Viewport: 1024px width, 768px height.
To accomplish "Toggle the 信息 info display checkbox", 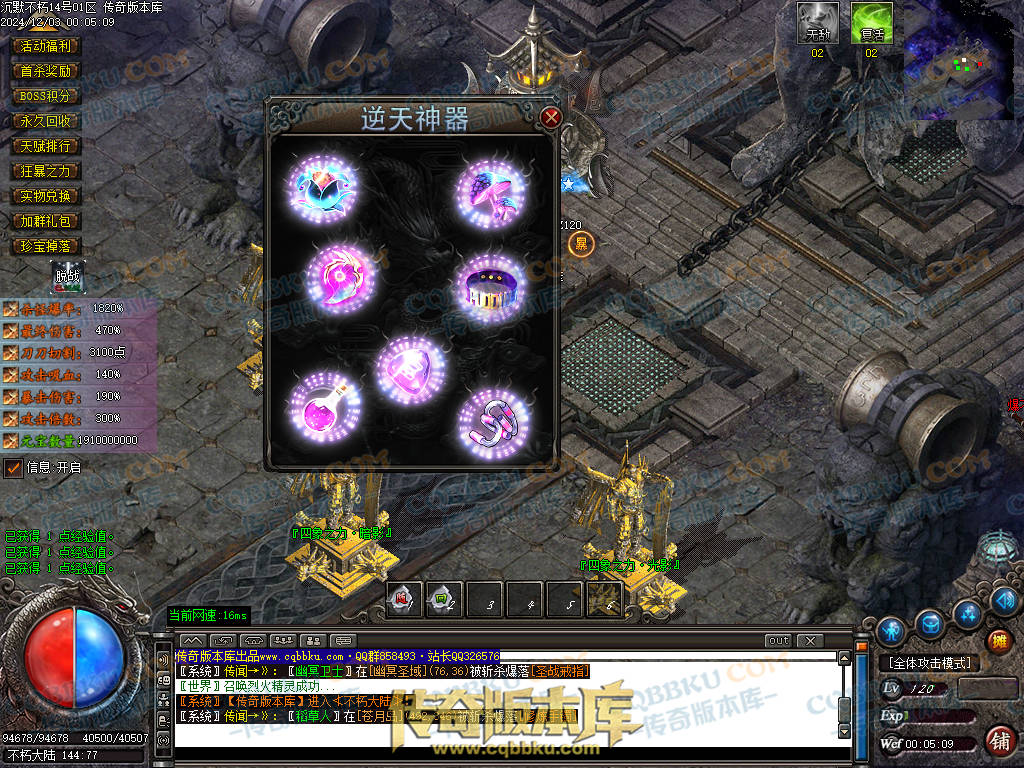I will click(x=14, y=467).
